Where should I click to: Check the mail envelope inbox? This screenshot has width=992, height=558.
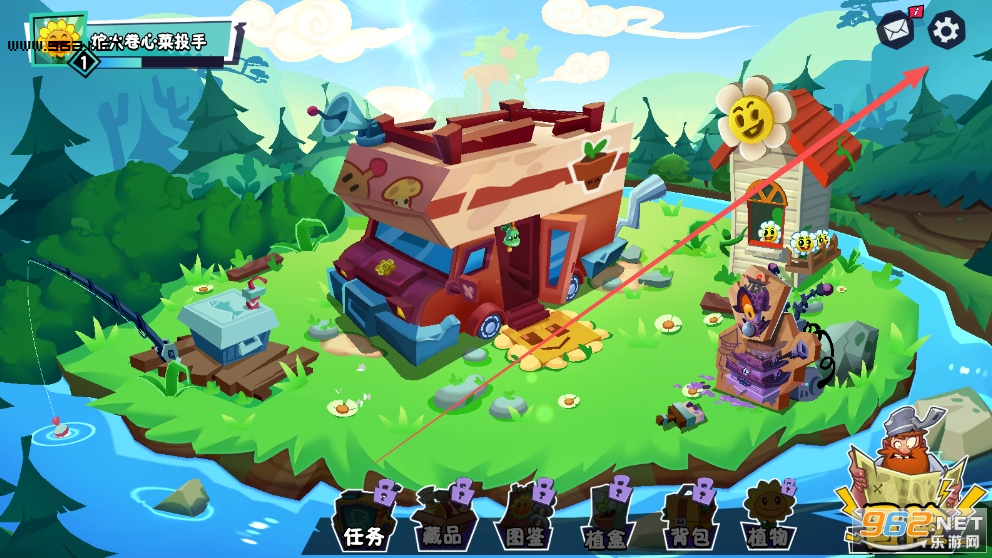coord(895,31)
